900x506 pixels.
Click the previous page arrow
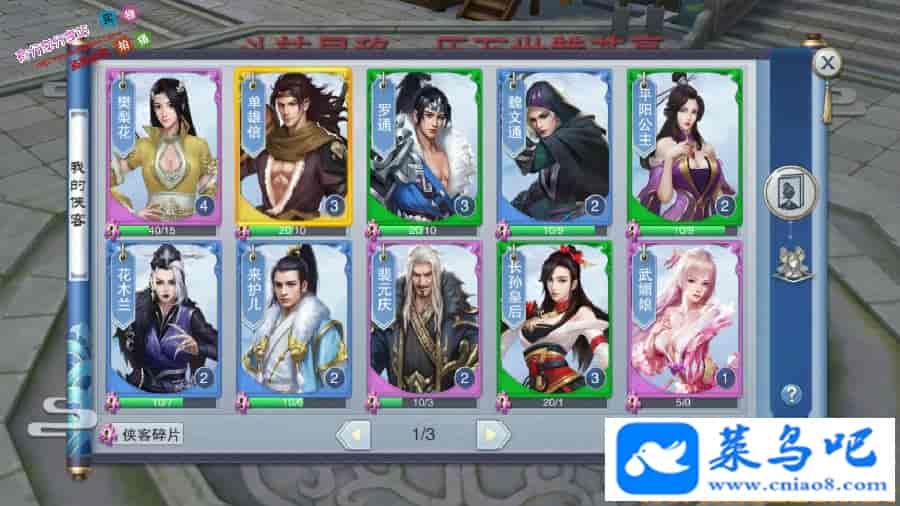353,434
